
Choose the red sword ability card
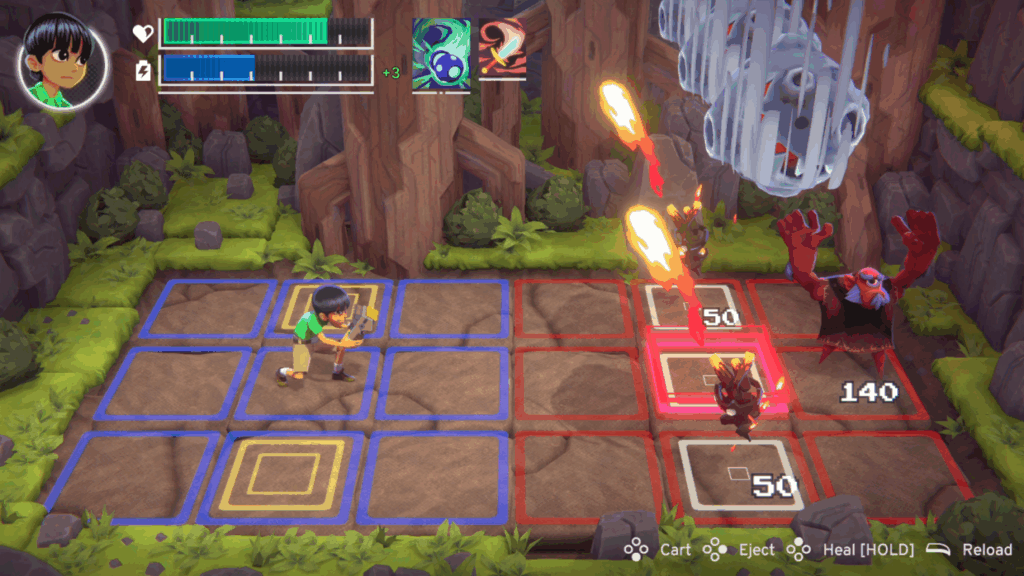(501, 48)
